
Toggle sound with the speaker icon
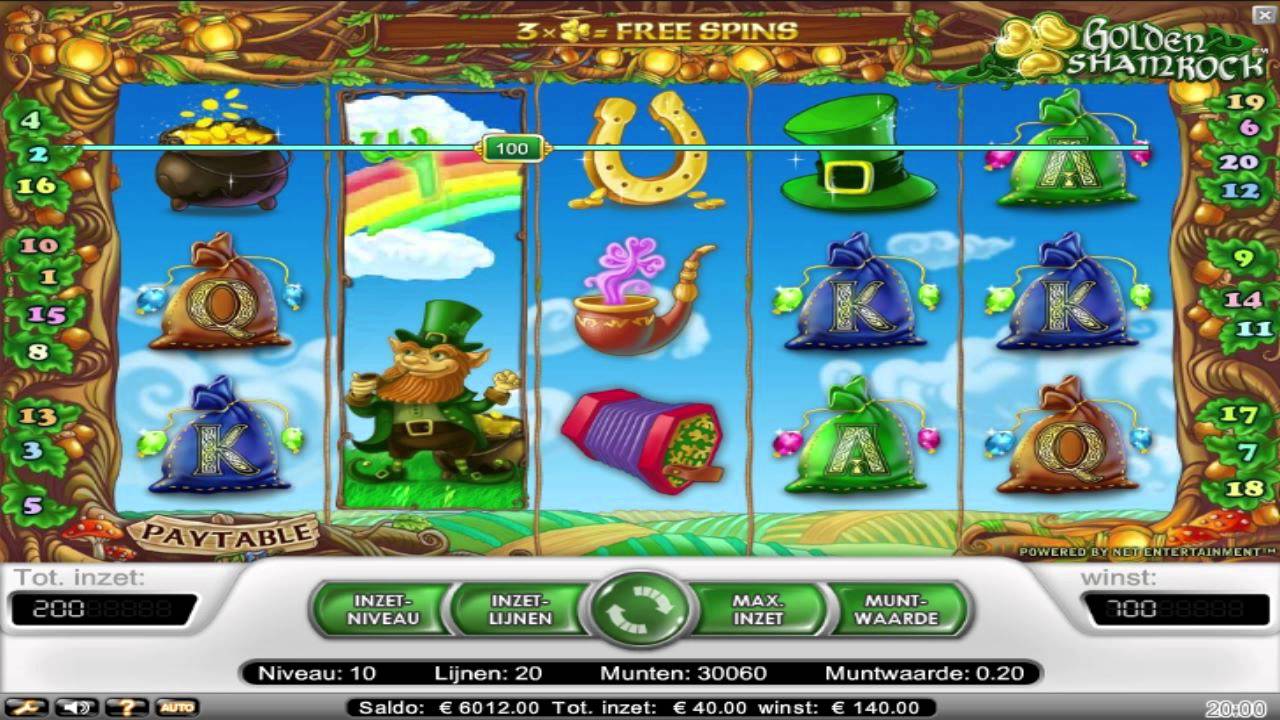[x=75, y=708]
